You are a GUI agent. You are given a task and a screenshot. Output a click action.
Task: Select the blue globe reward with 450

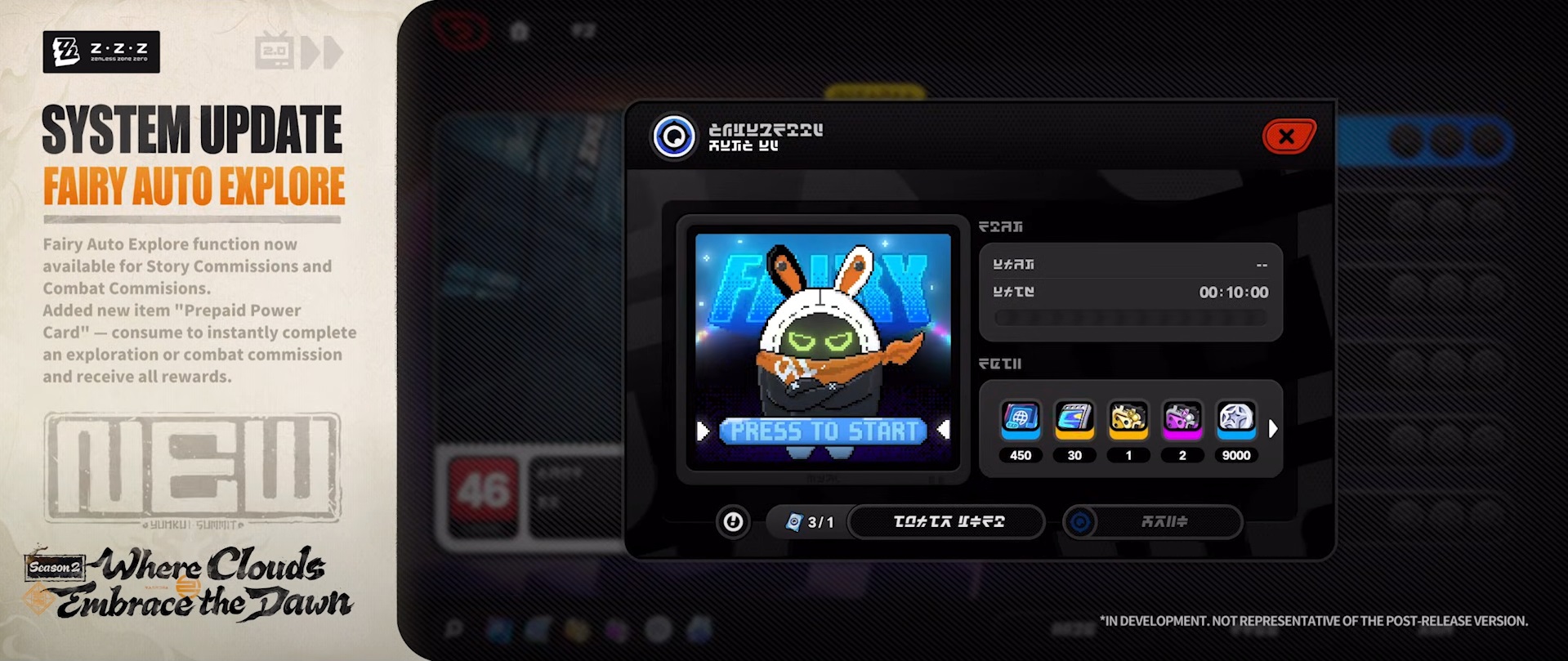(x=1021, y=418)
